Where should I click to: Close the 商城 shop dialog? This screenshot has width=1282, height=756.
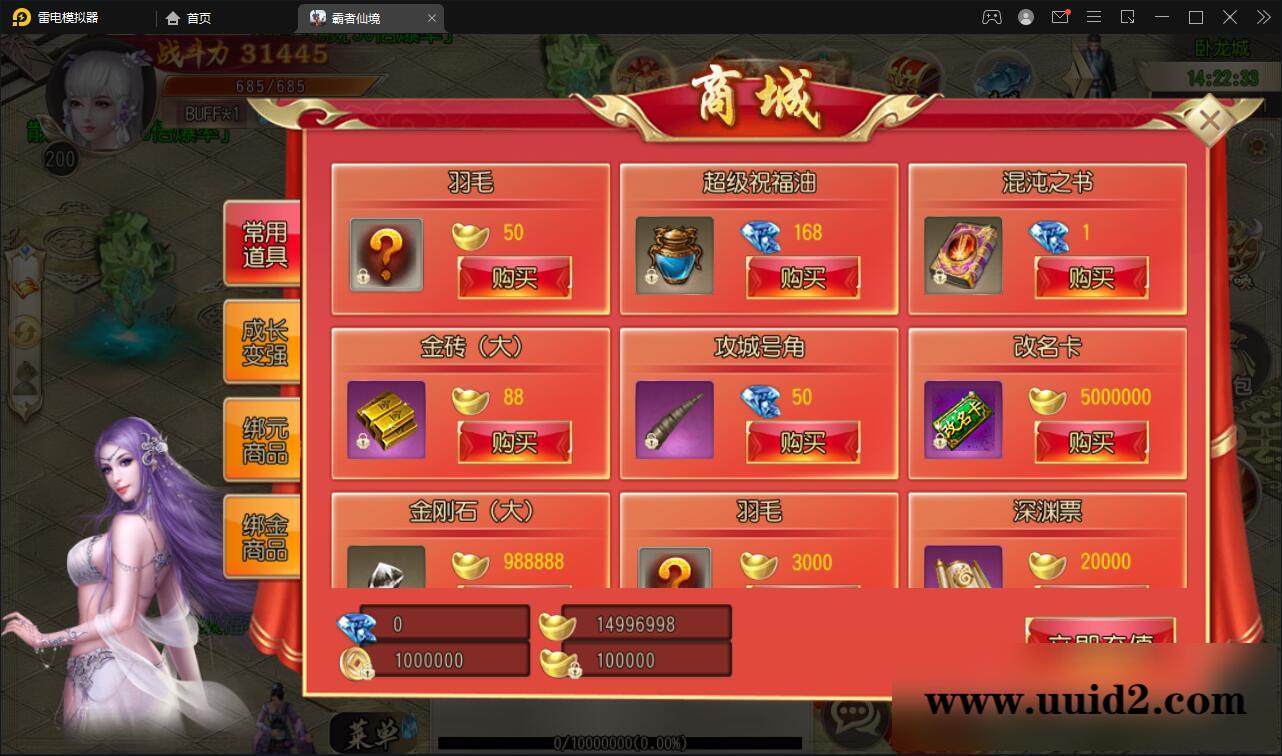[x=1211, y=119]
